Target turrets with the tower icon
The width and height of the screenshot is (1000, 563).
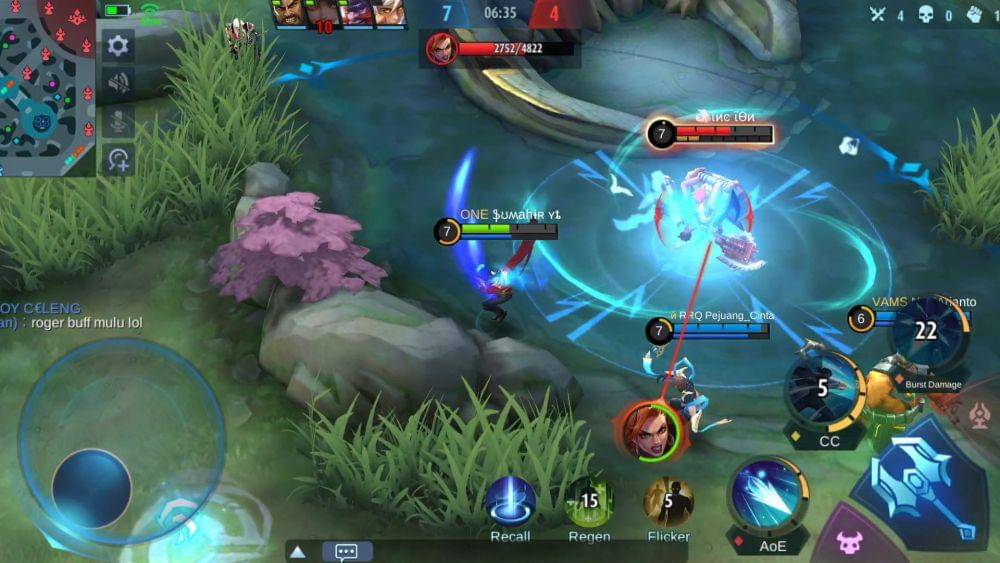click(979, 414)
